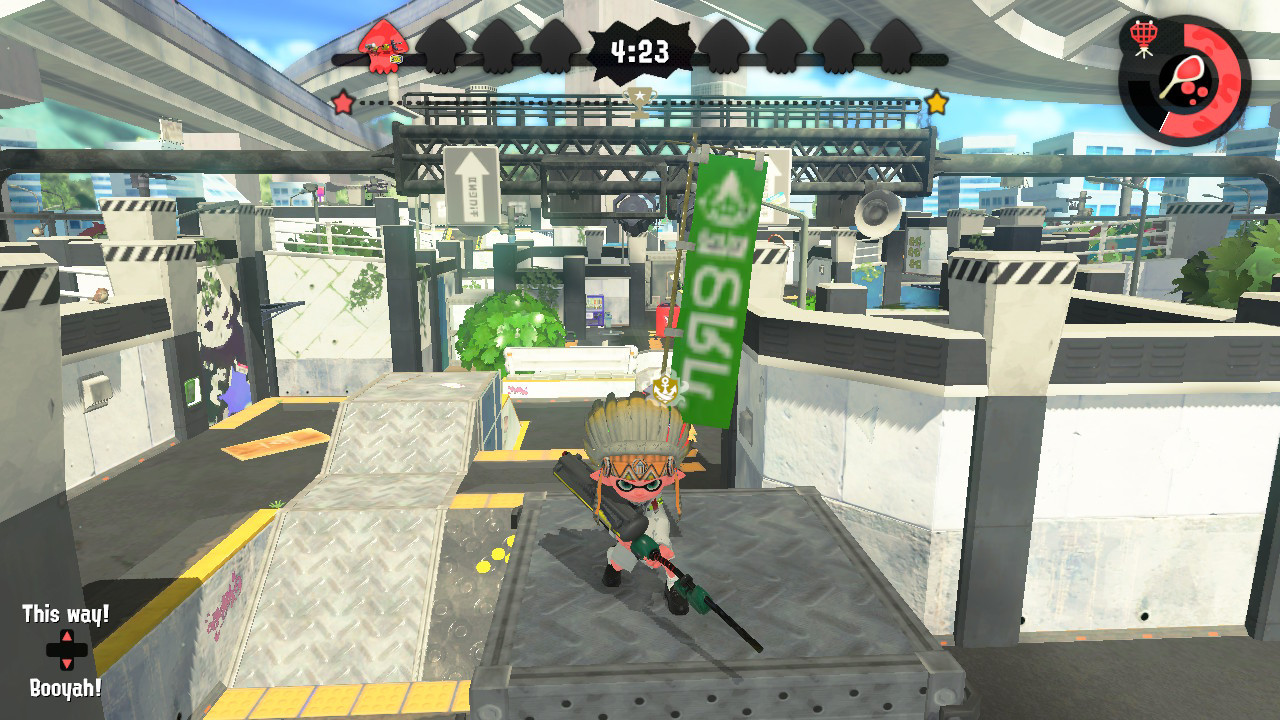
Task: Select the gold star on the progress bar
Action: pyautogui.click(x=936, y=99)
